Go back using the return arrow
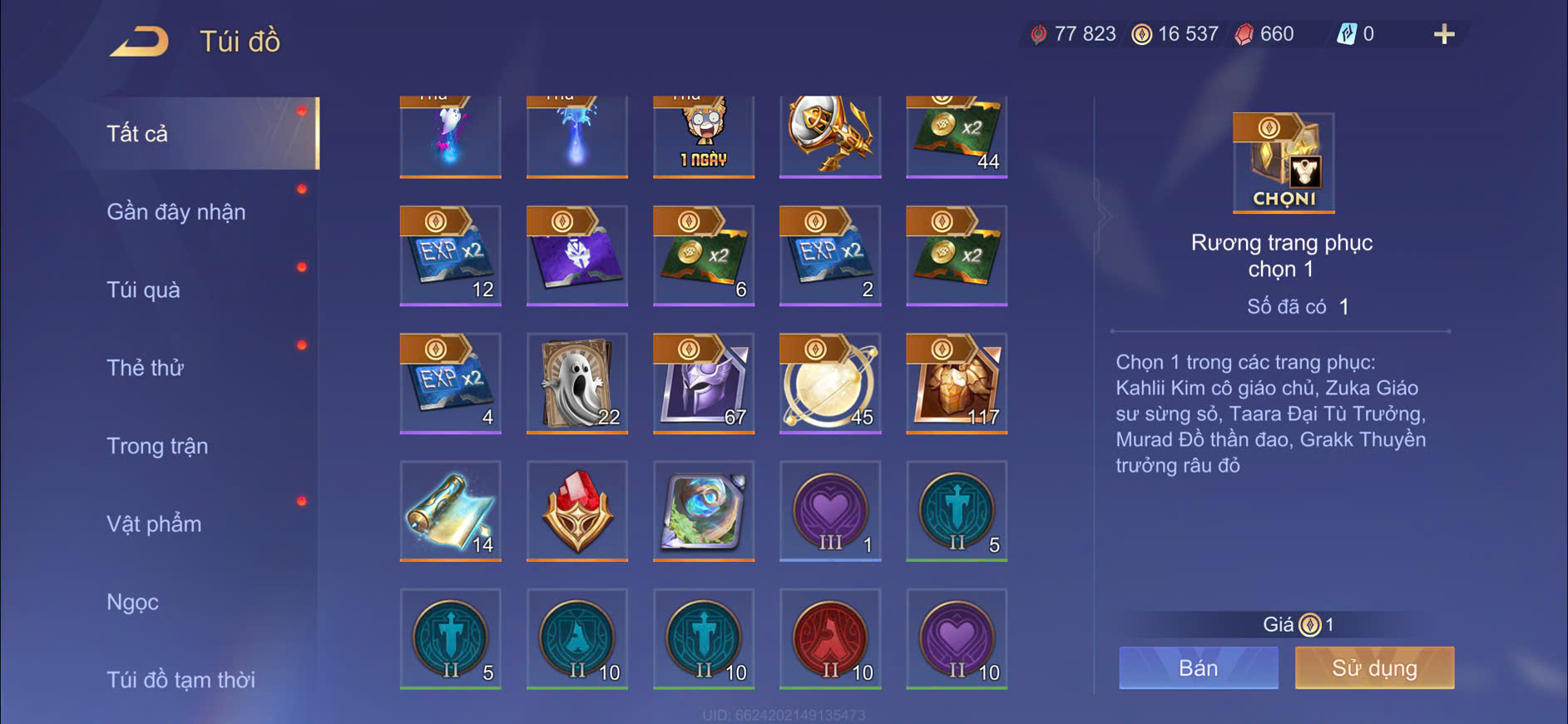1568x724 pixels. tap(139, 41)
